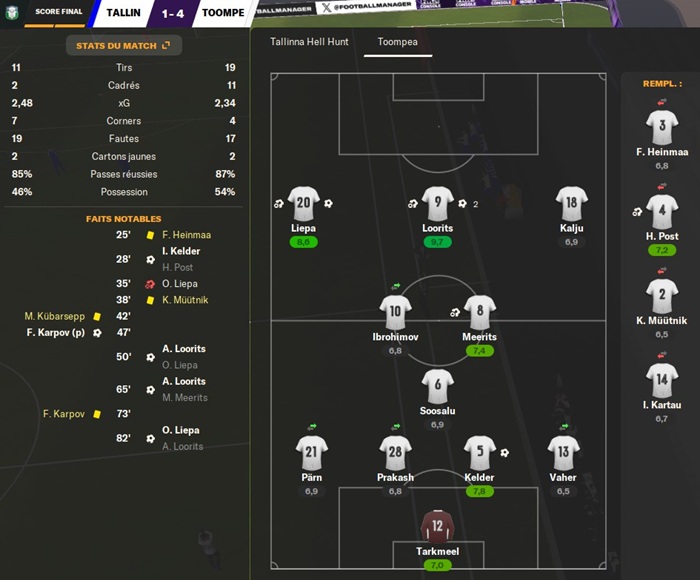Open the Stats du Match panel

click(x=123, y=45)
